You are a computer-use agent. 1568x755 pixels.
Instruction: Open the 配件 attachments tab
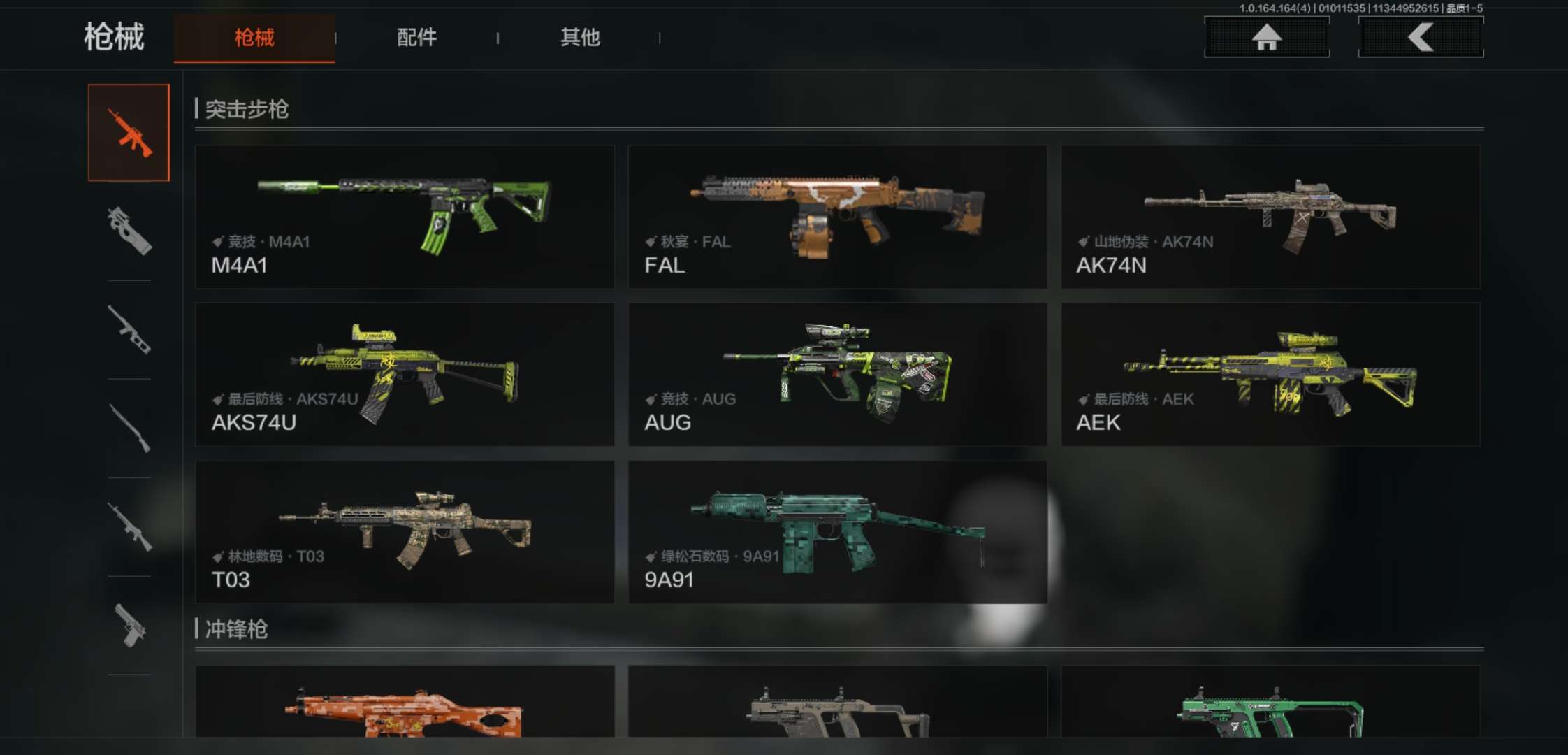tap(416, 38)
